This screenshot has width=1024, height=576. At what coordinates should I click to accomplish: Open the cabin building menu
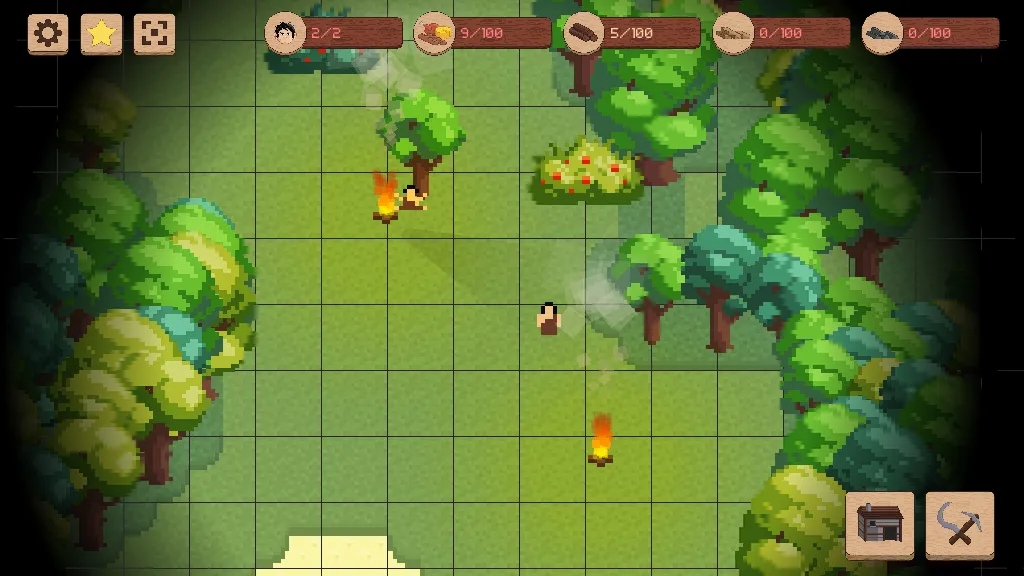point(879,523)
